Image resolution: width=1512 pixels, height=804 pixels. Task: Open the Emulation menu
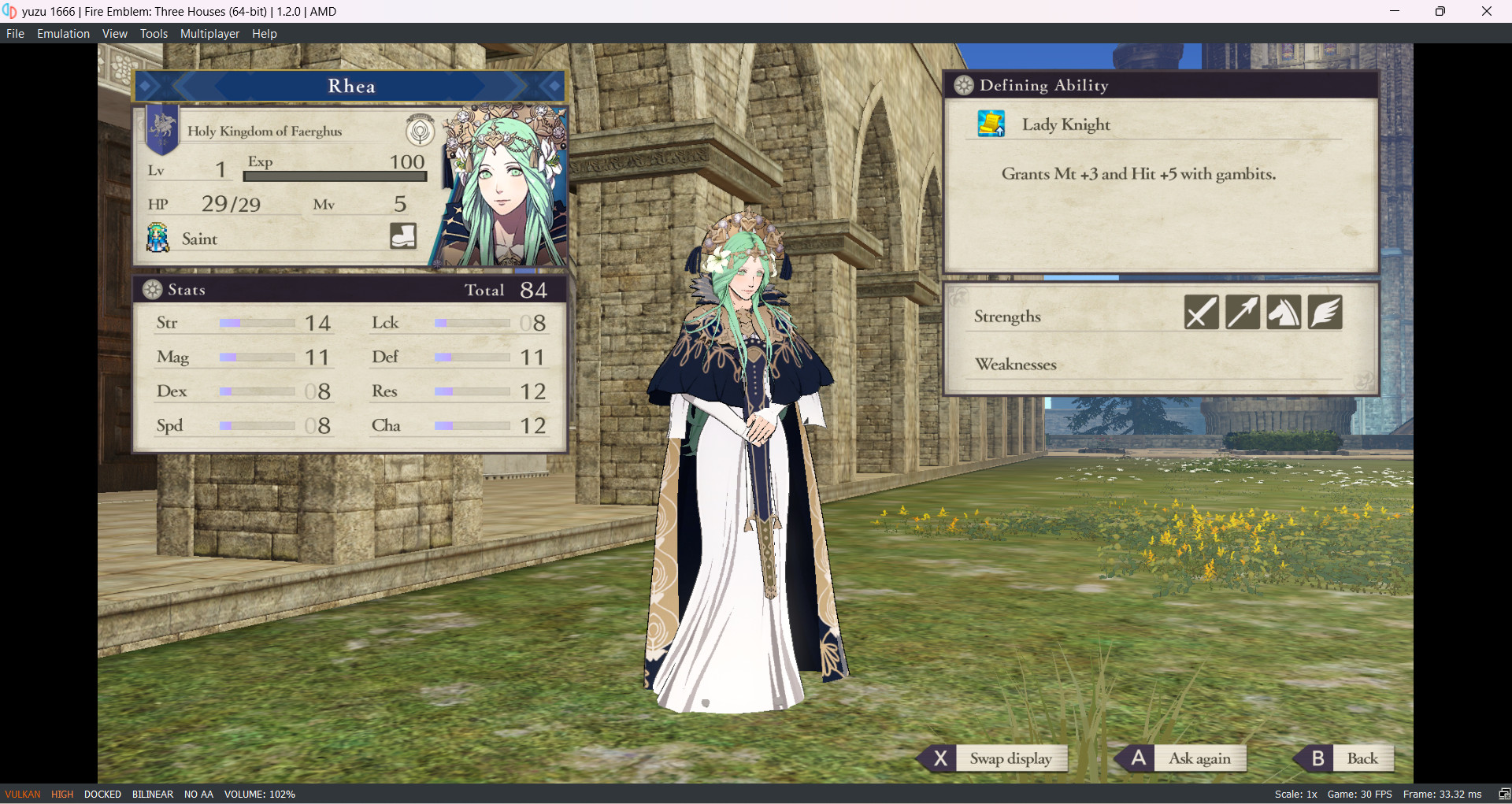pos(62,33)
